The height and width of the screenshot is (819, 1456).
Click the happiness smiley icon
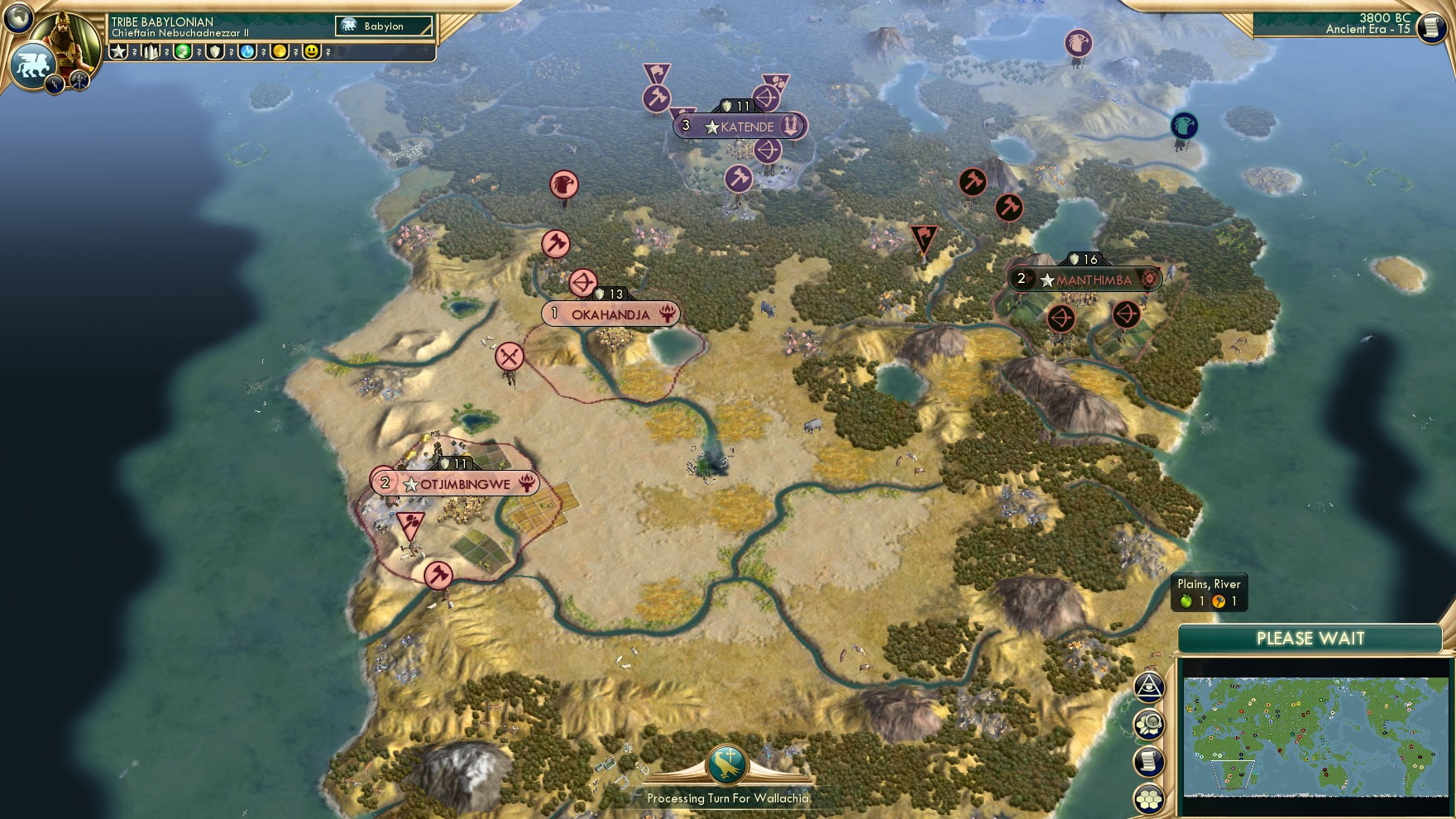click(x=311, y=51)
